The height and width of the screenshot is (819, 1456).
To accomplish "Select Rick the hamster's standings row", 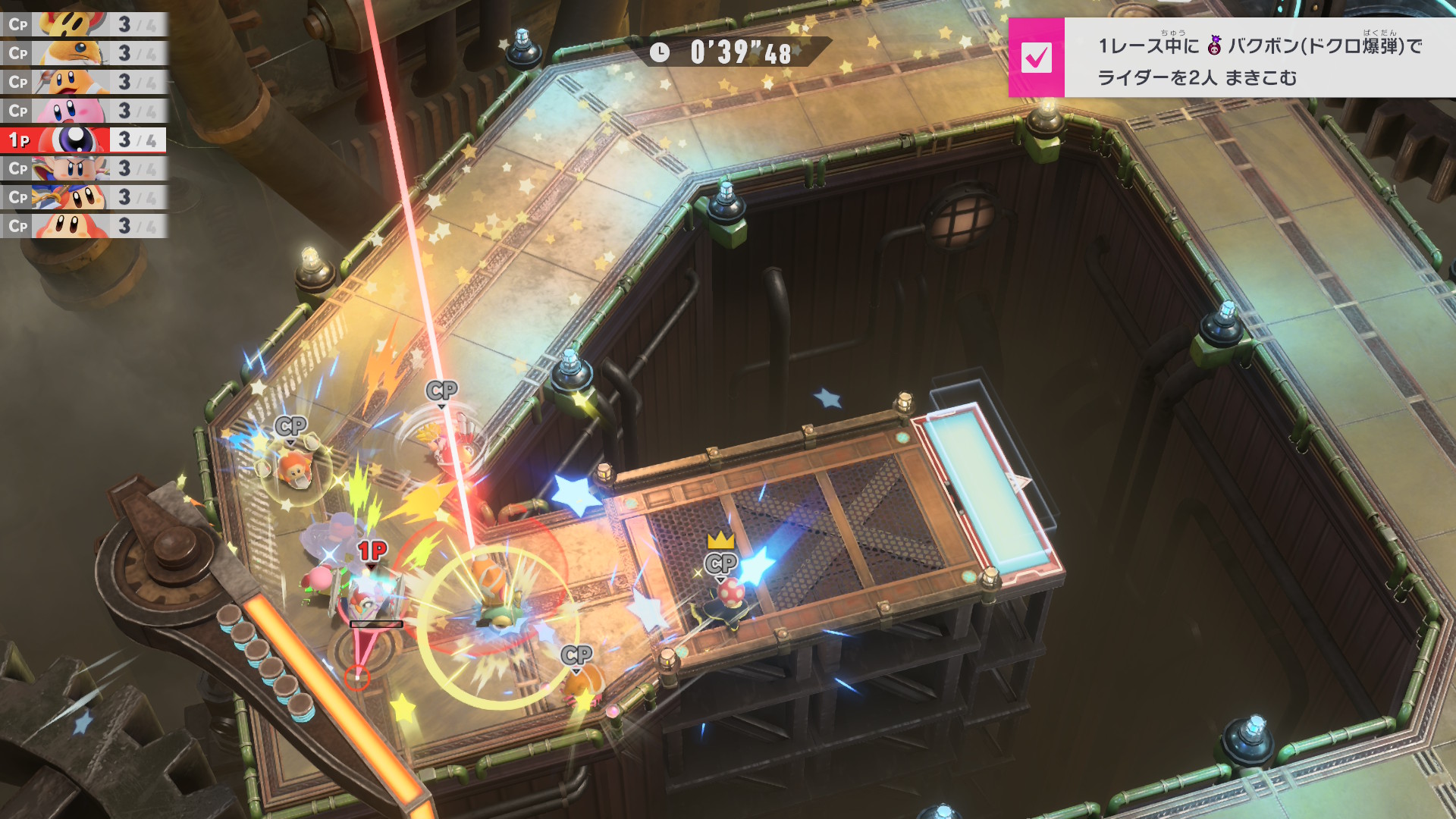I will coord(83,53).
